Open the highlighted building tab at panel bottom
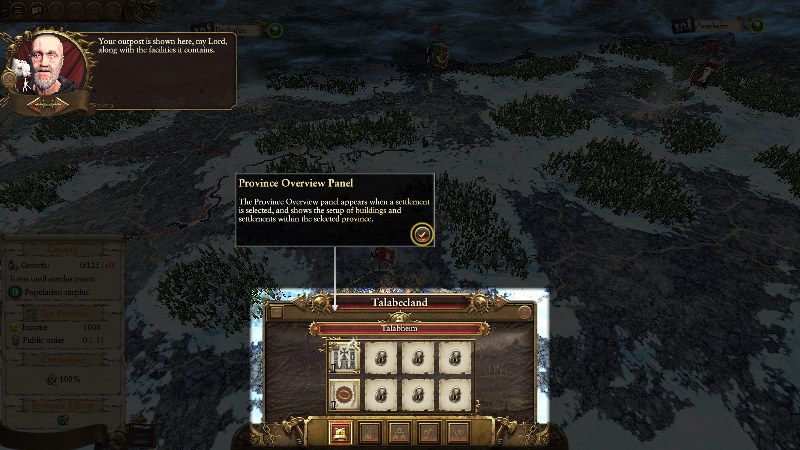Image resolution: width=800 pixels, height=450 pixels. coord(341,432)
